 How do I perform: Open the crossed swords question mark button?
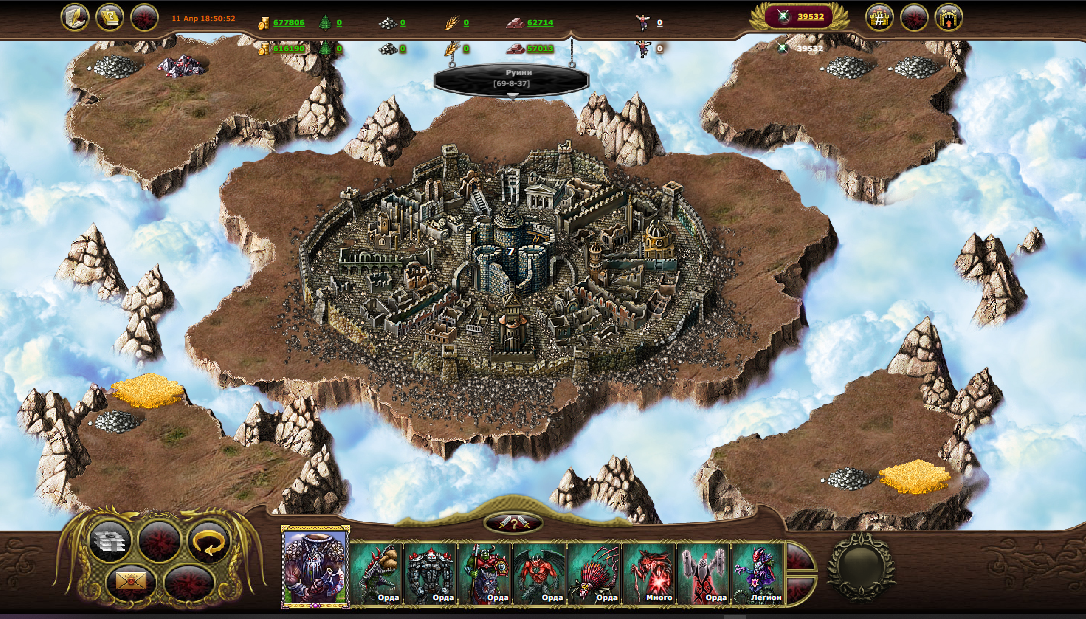coord(513,523)
